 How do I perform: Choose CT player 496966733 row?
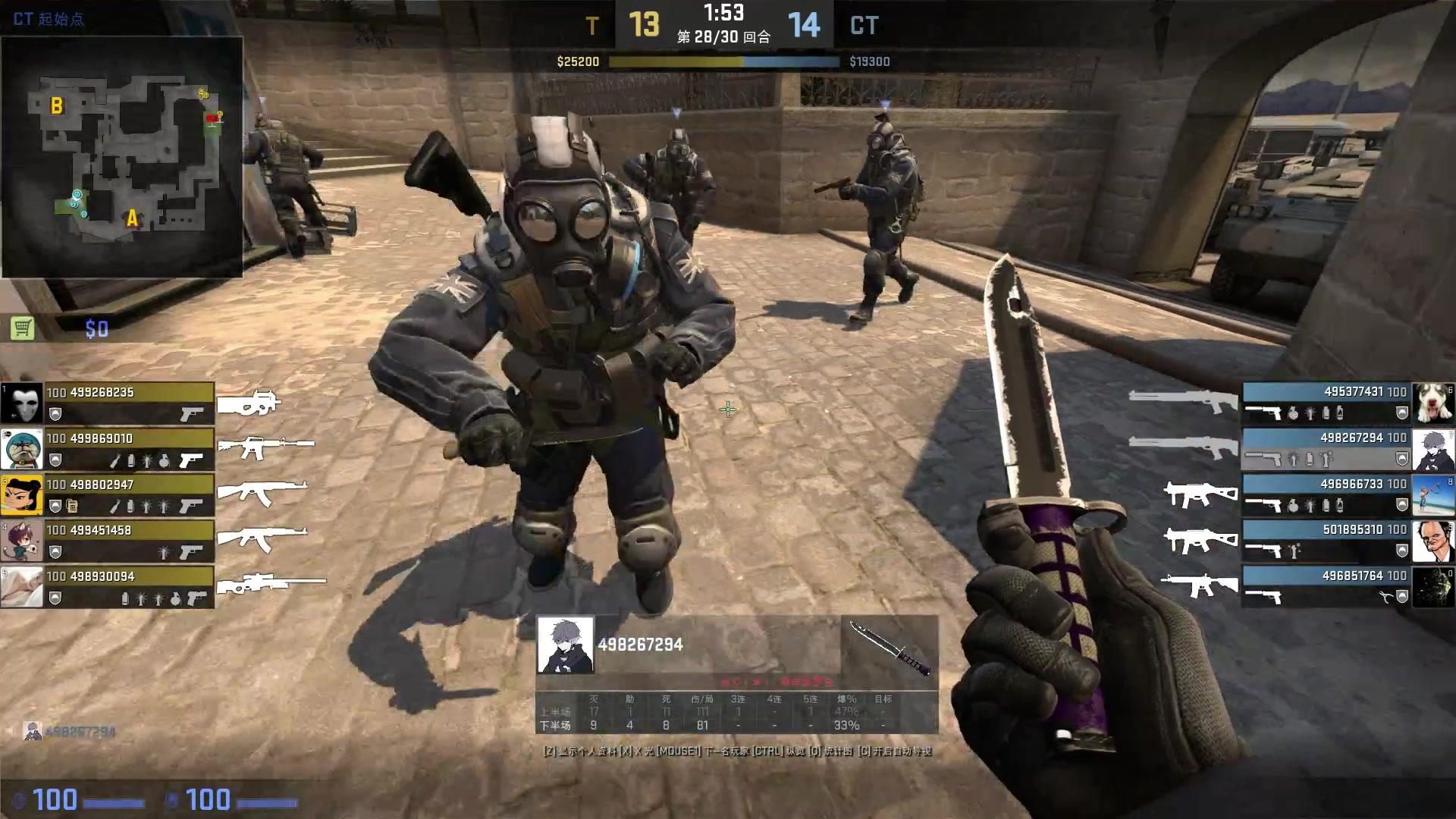(1326, 494)
